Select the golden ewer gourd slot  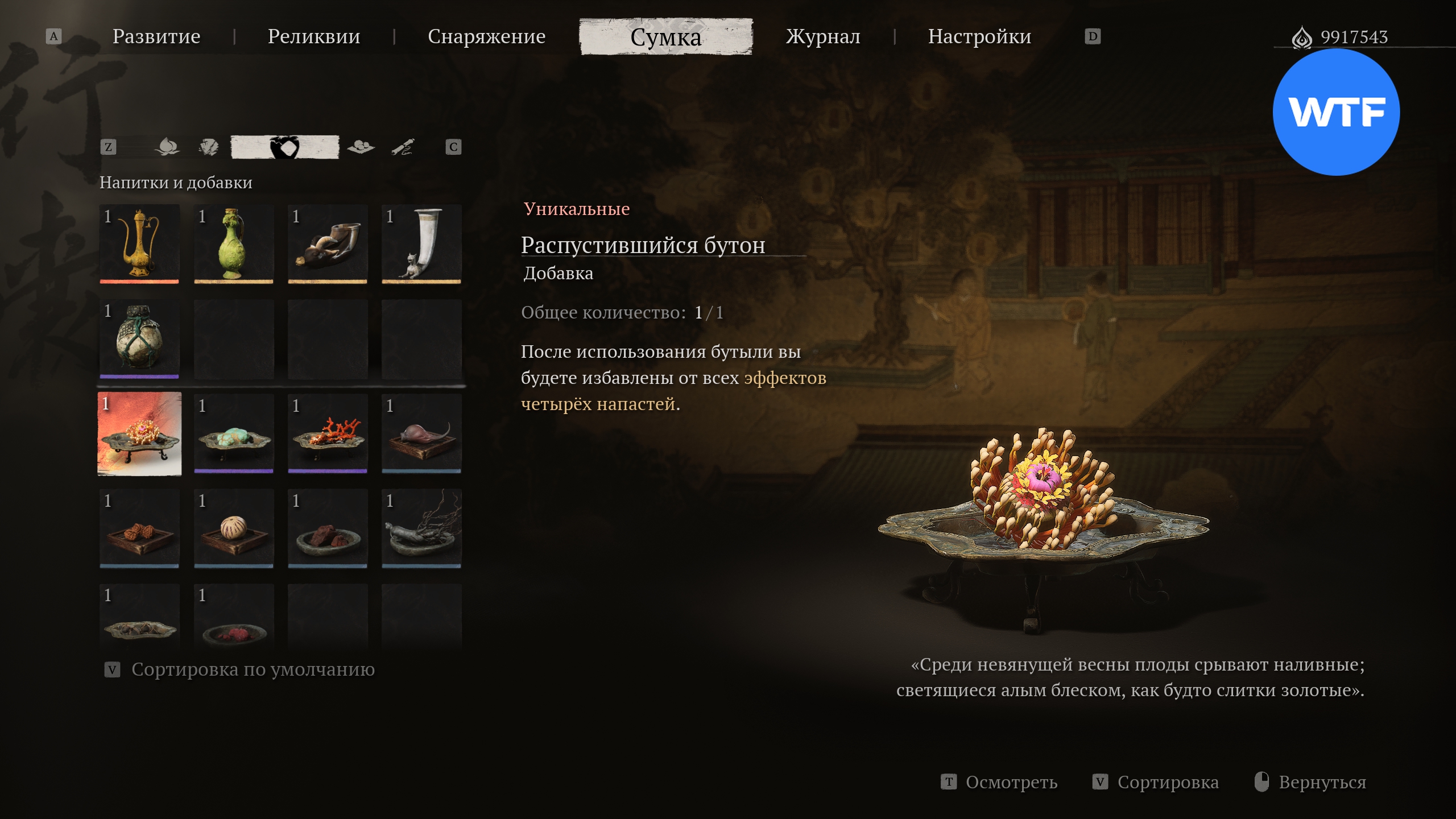[139, 244]
